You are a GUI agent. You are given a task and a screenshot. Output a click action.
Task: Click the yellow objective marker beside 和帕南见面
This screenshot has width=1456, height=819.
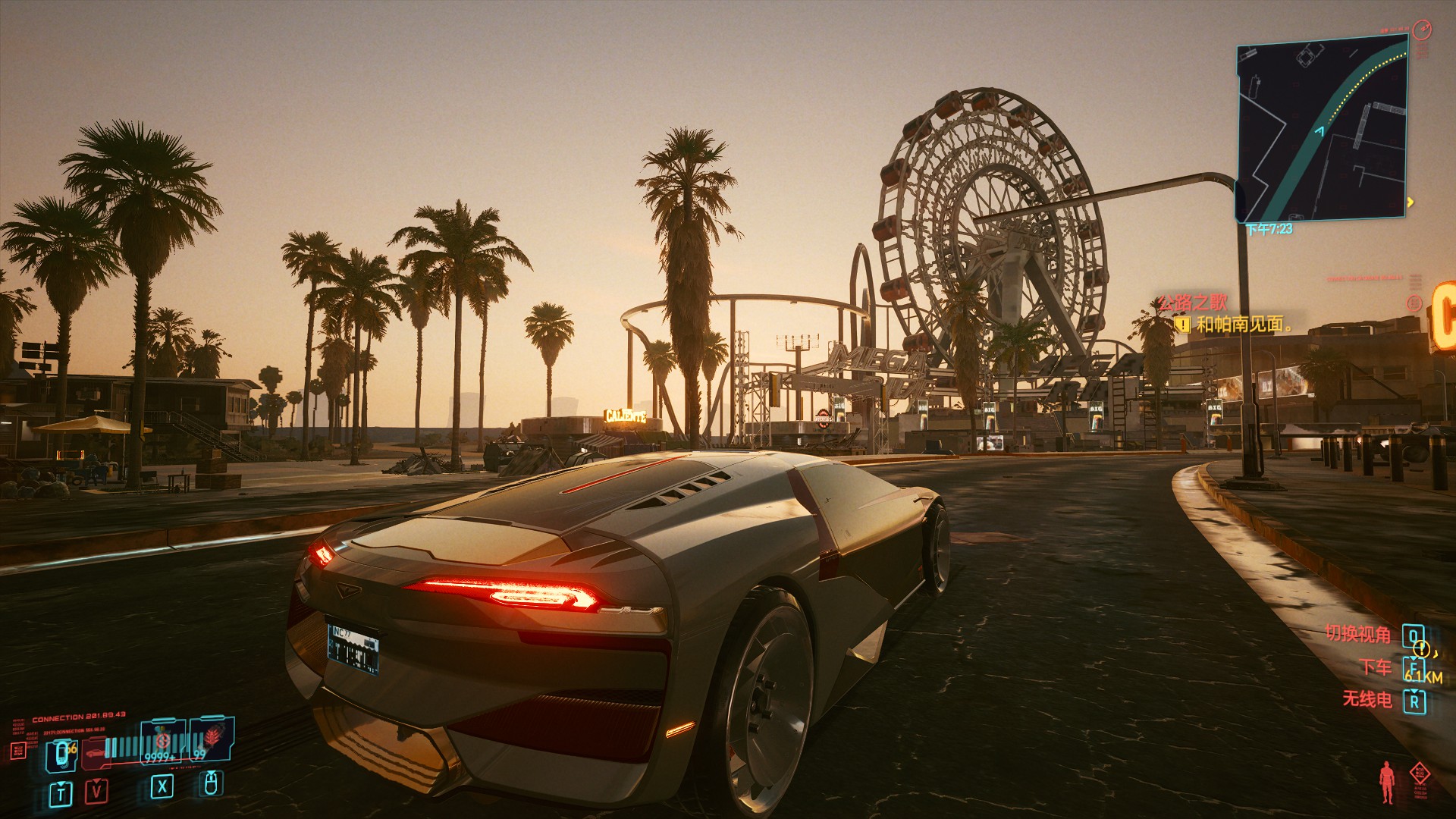(x=1182, y=325)
